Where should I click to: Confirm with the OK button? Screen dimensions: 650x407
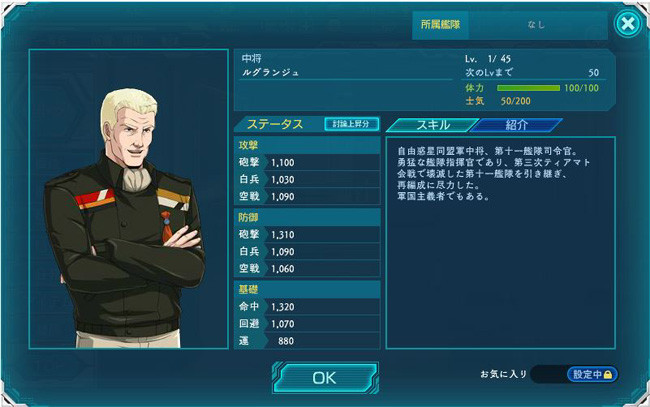(324, 378)
